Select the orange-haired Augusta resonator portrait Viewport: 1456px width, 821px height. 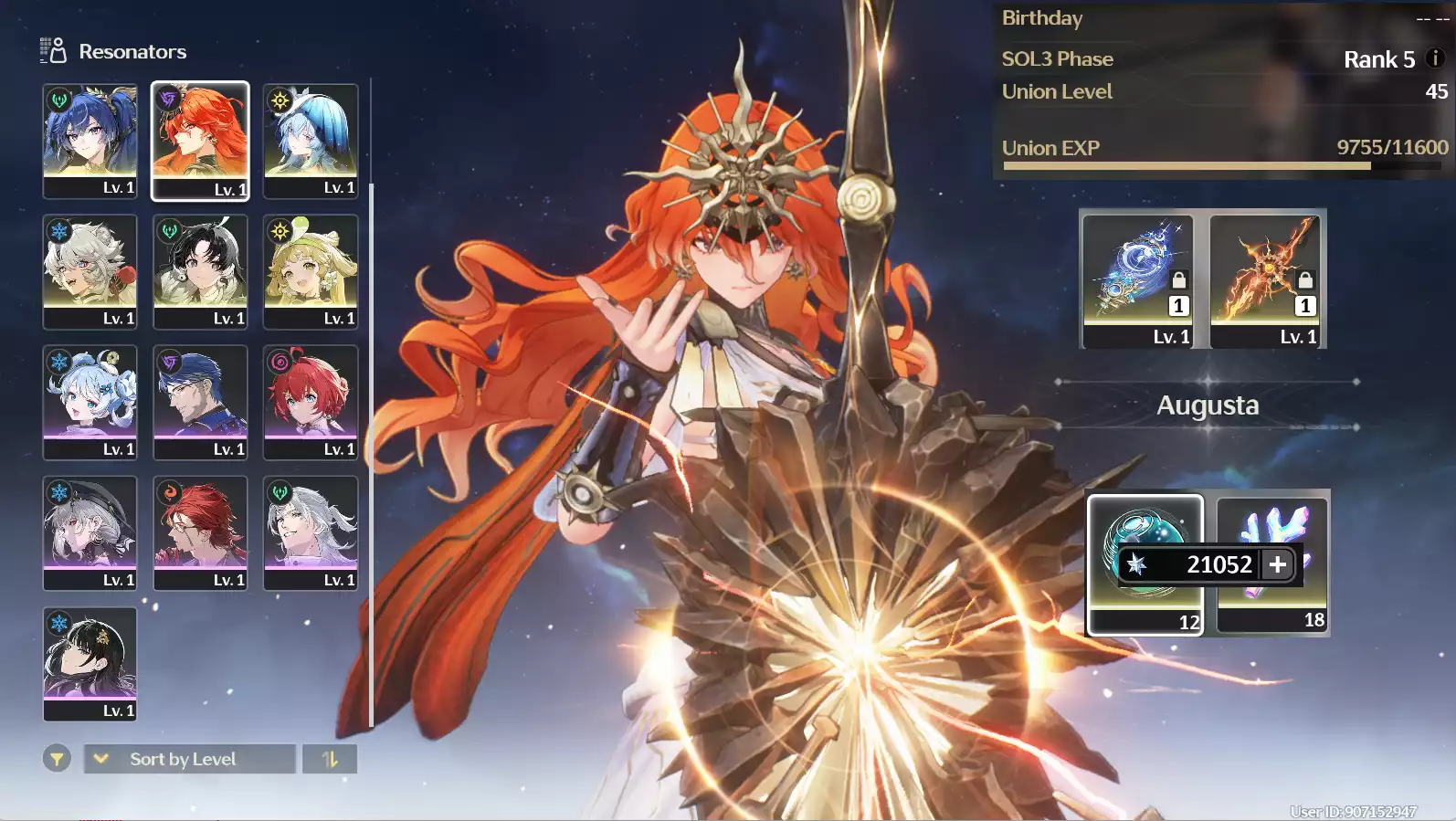(200, 140)
